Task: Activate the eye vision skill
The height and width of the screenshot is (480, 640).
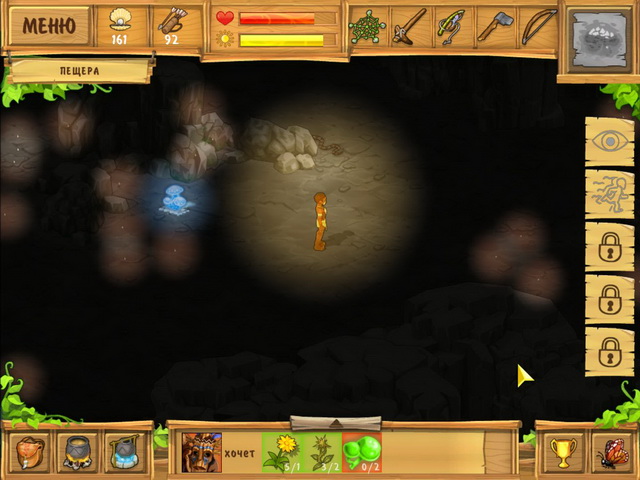Action: 609,141
